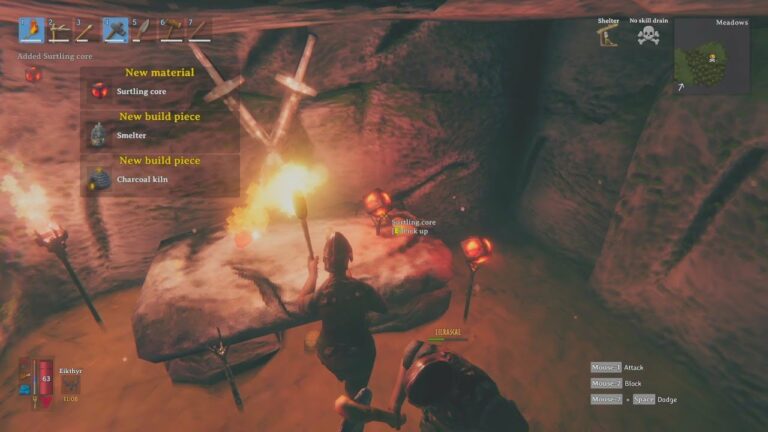Activate the Eikthyr forsaken power icon

coord(70,385)
